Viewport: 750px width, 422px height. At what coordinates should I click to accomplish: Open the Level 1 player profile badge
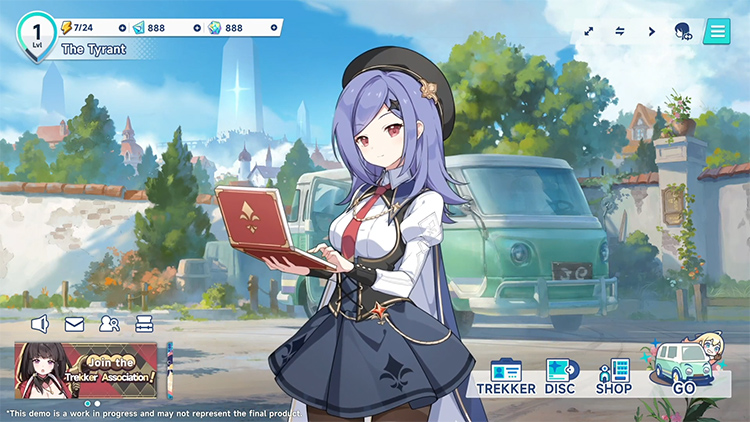point(36,33)
